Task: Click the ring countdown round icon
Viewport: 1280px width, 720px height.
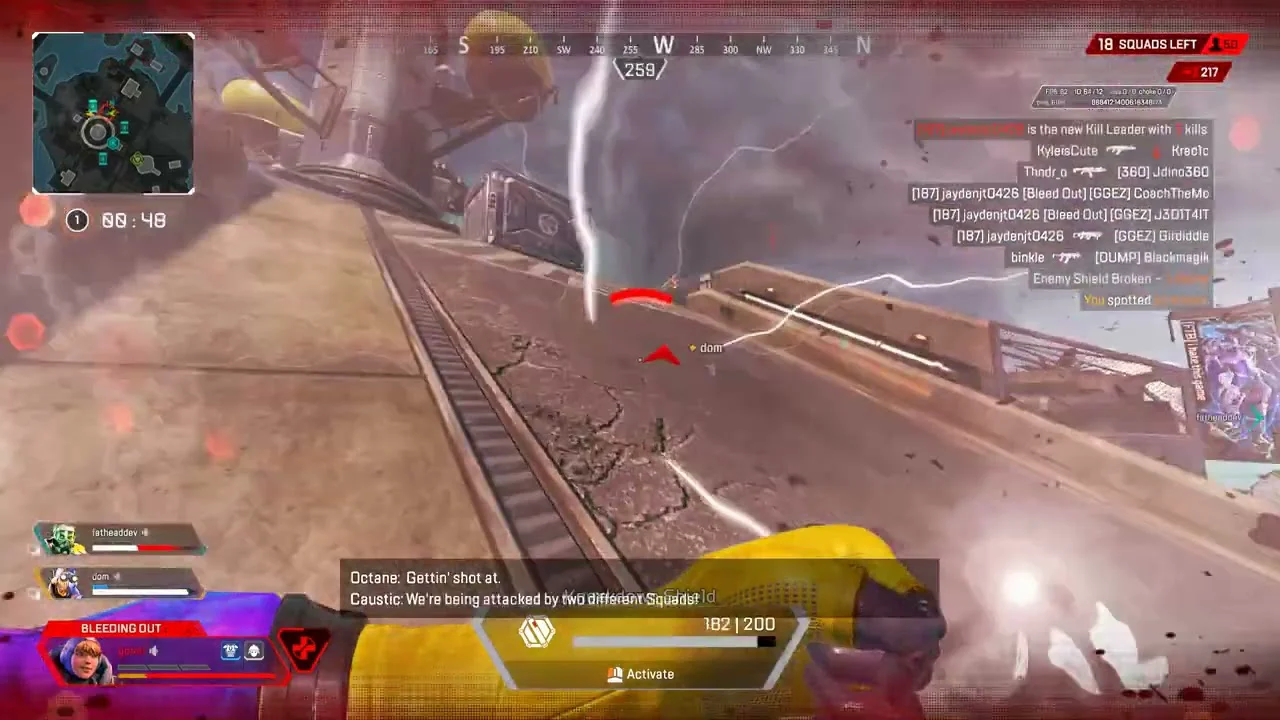Action: click(x=77, y=221)
